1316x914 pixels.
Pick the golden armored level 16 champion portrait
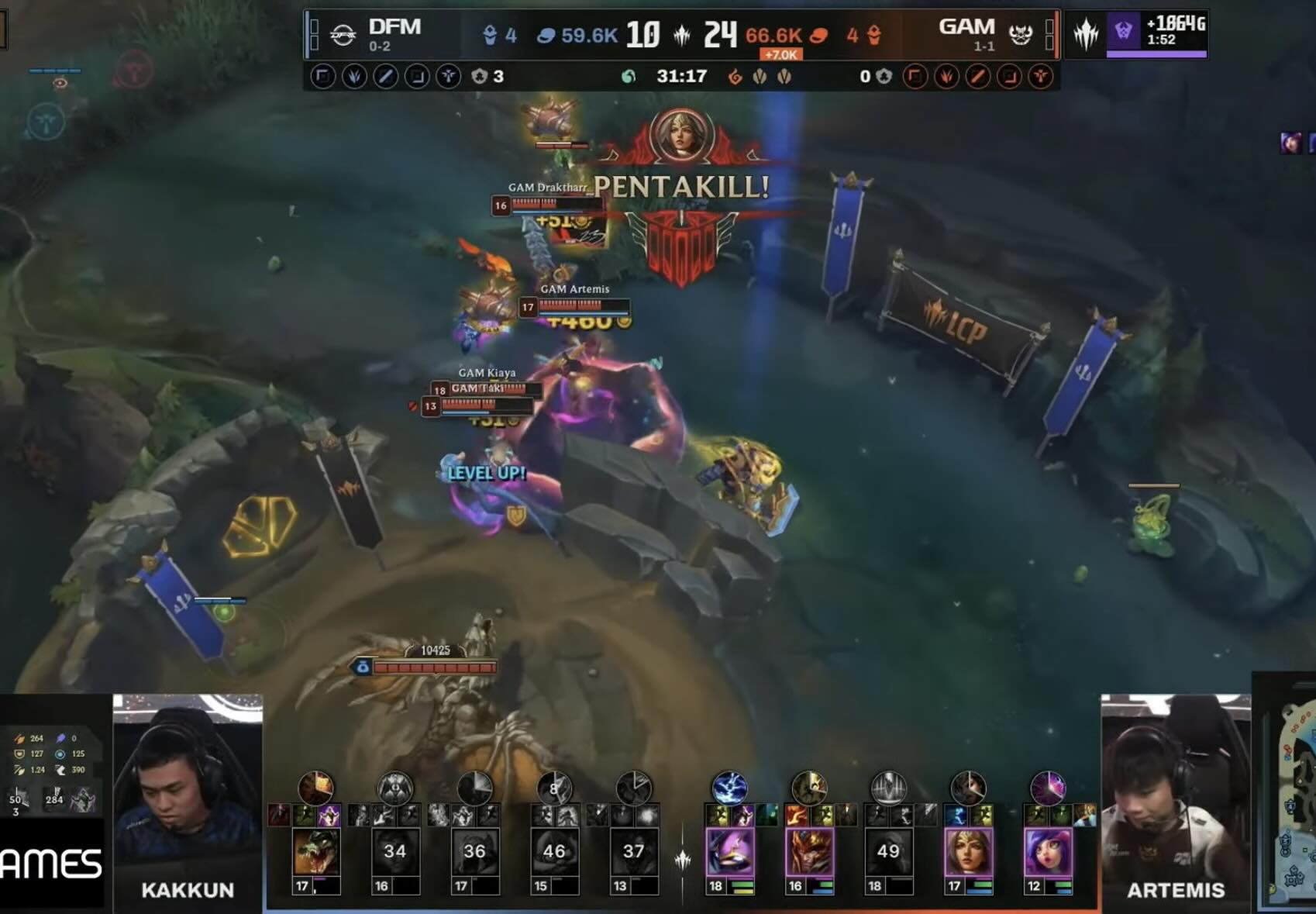click(x=809, y=852)
